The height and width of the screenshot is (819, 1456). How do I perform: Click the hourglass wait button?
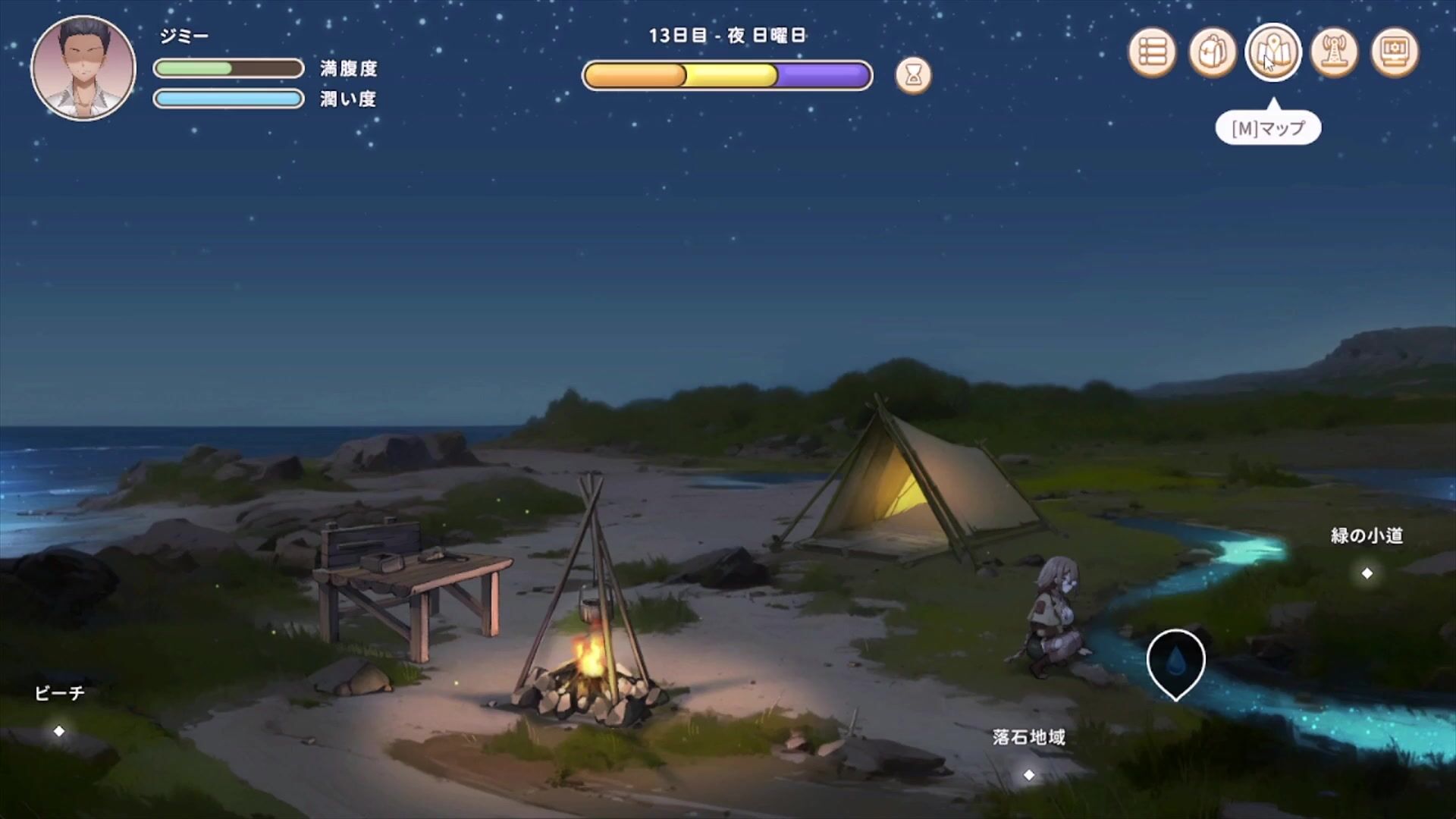pos(913,76)
